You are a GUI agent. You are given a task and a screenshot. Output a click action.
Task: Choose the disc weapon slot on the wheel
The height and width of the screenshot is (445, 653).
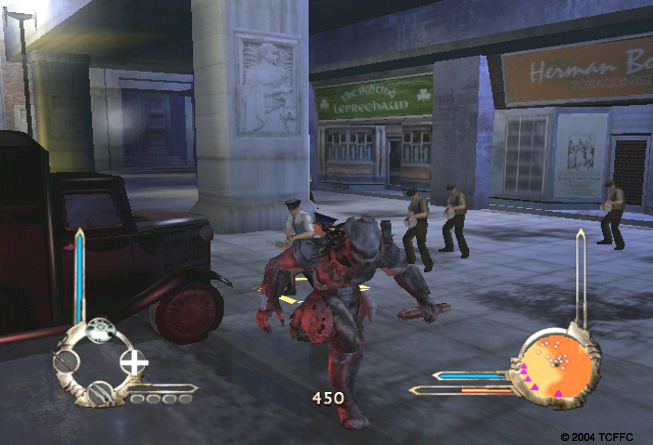[x=99, y=331]
